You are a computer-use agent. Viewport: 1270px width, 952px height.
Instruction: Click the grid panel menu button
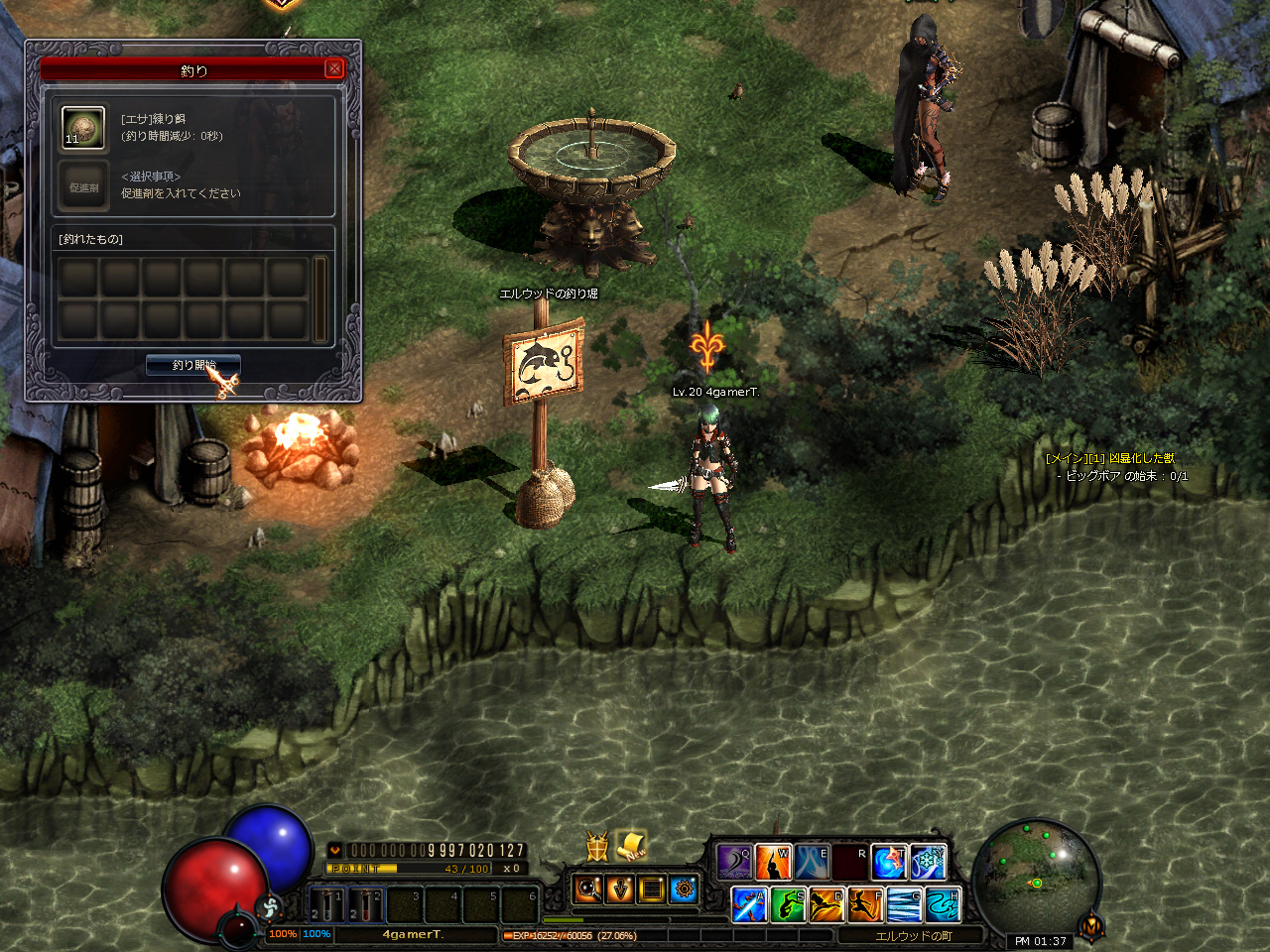tap(652, 889)
